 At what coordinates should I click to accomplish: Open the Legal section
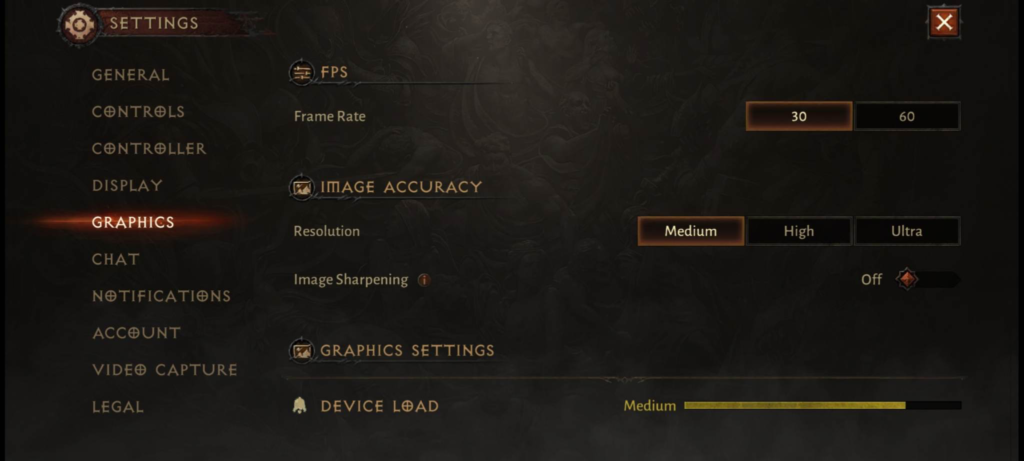pos(118,407)
